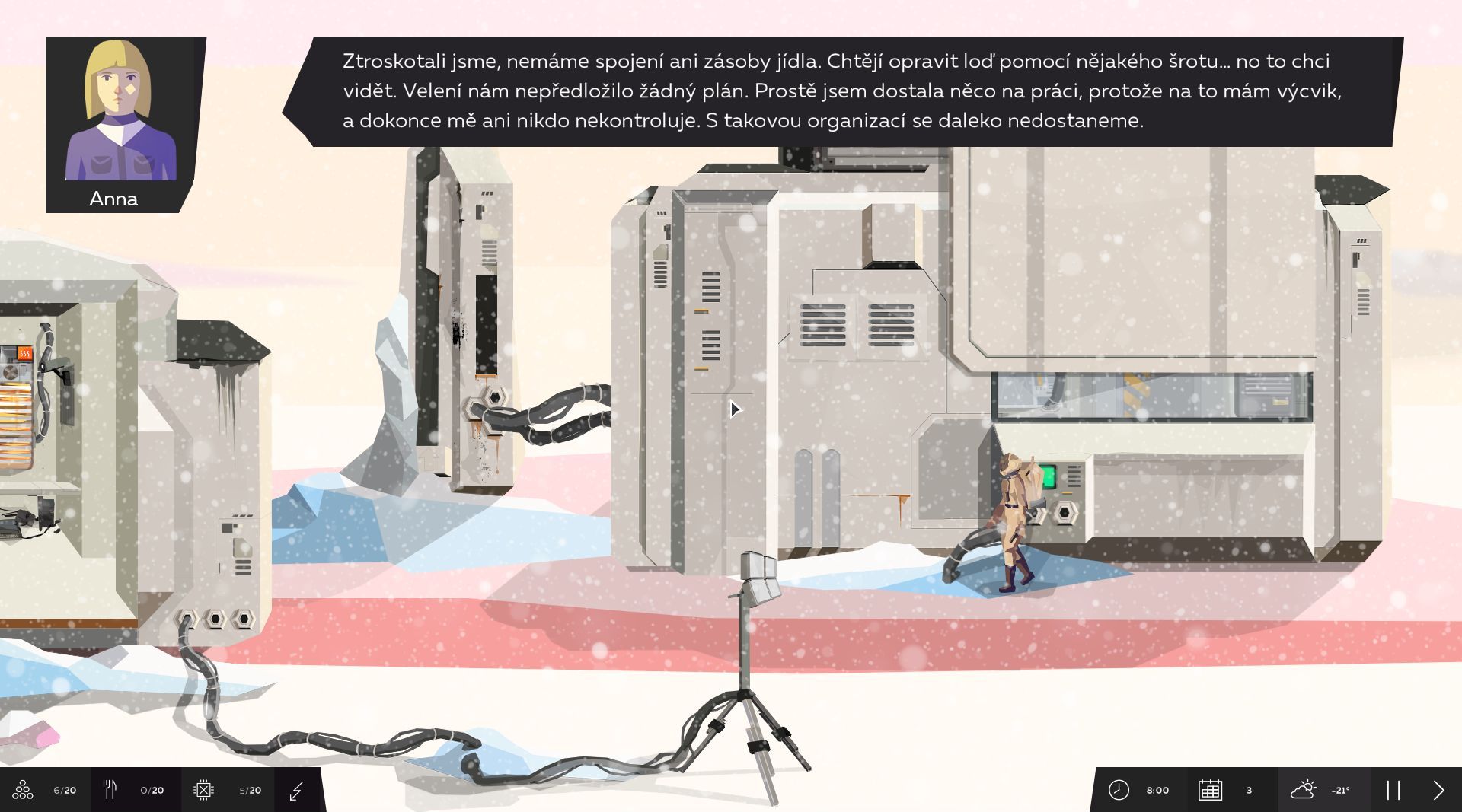This screenshot has height=812, width=1462.
Task: Click the stacked materials resource icon
Action: pos(23,790)
